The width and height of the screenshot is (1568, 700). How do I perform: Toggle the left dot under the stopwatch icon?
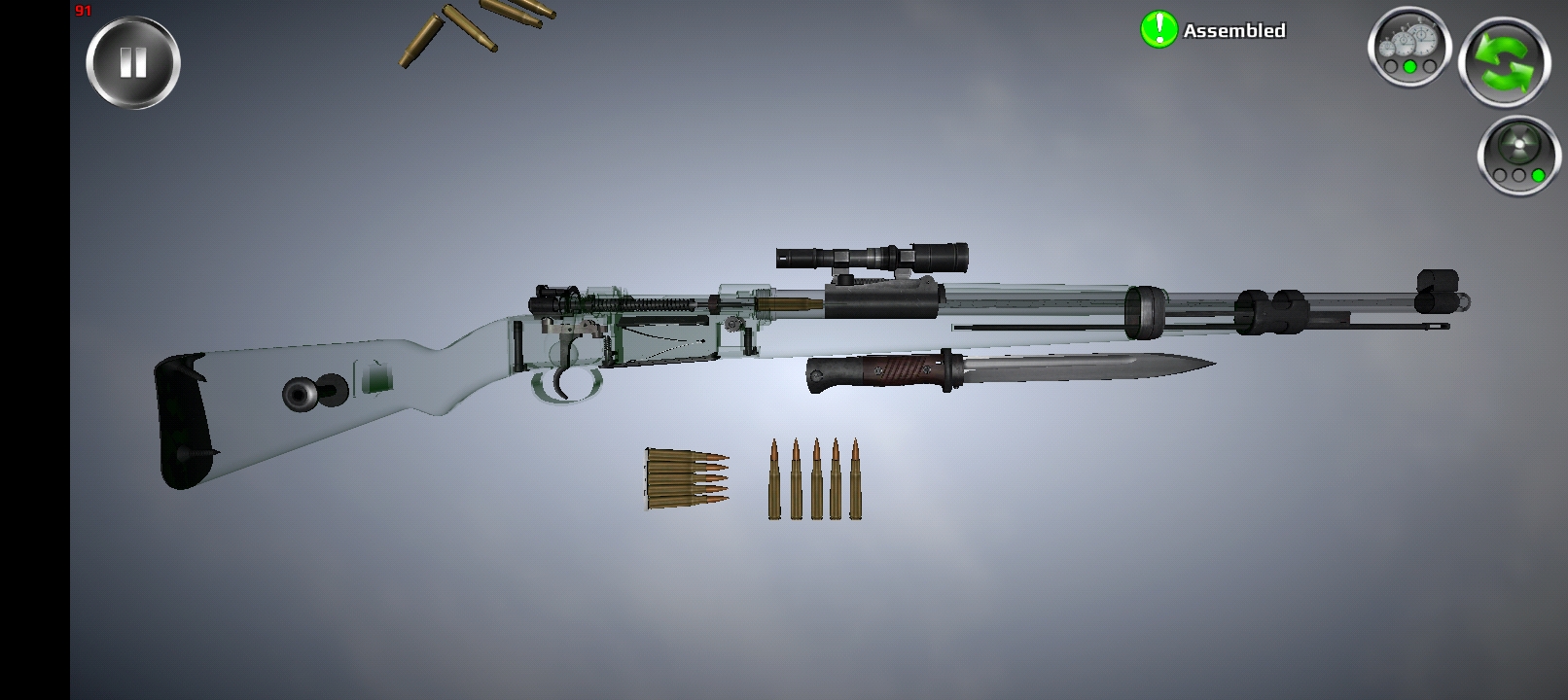tap(1391, 67)
